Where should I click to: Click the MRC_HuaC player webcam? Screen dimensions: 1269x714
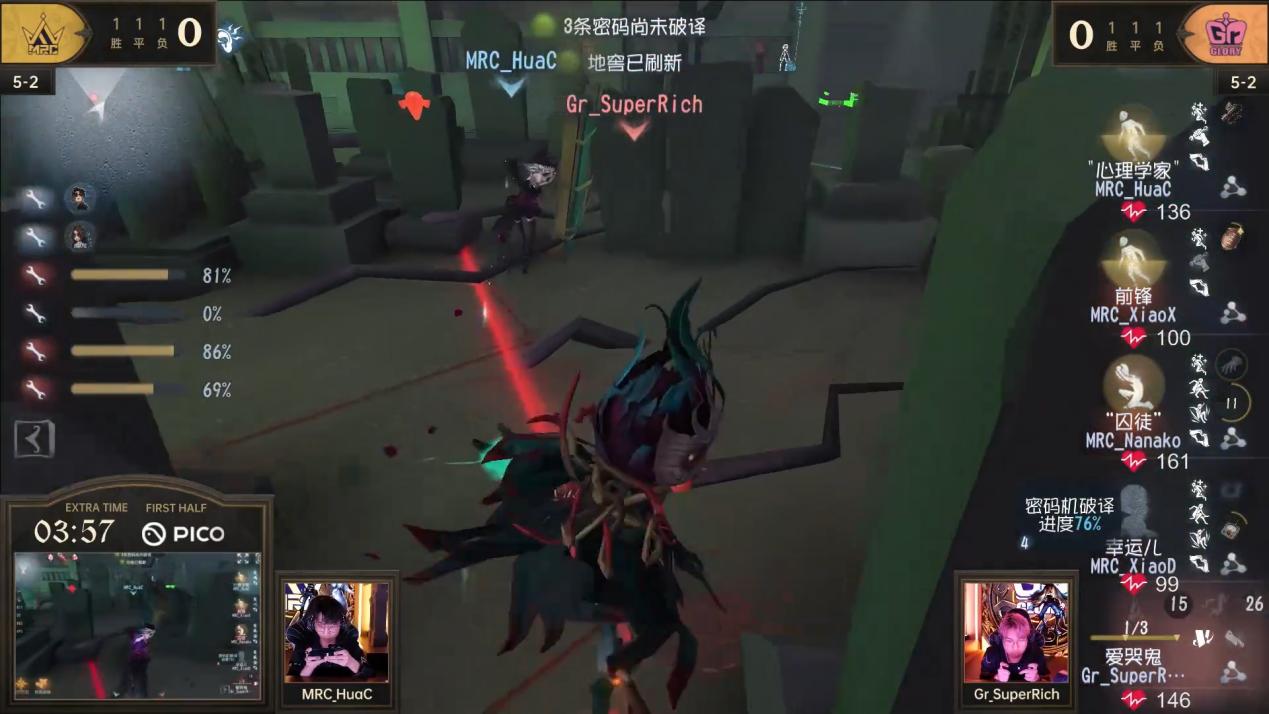pyautogui.click(x=336, y=633)
